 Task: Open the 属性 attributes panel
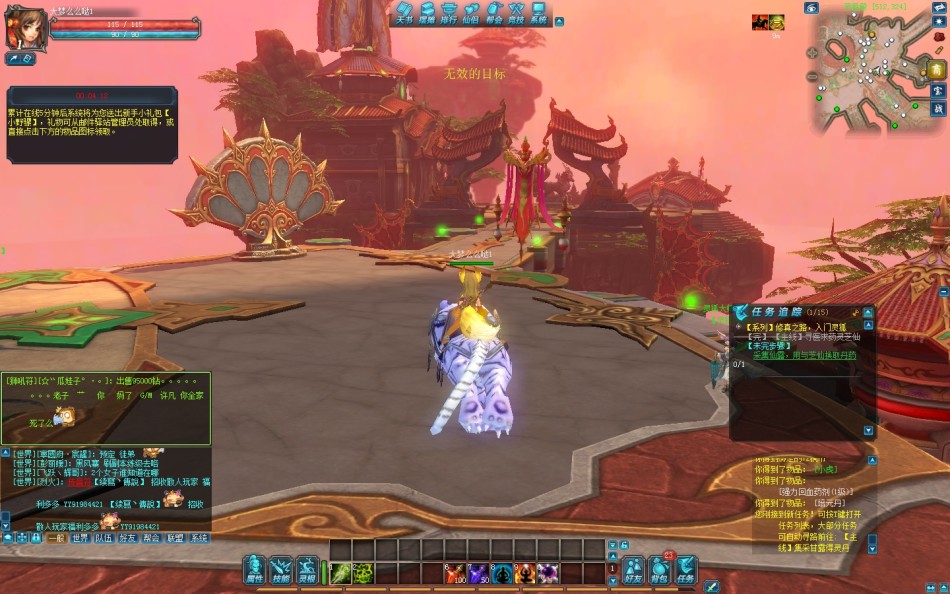[254, 570]
